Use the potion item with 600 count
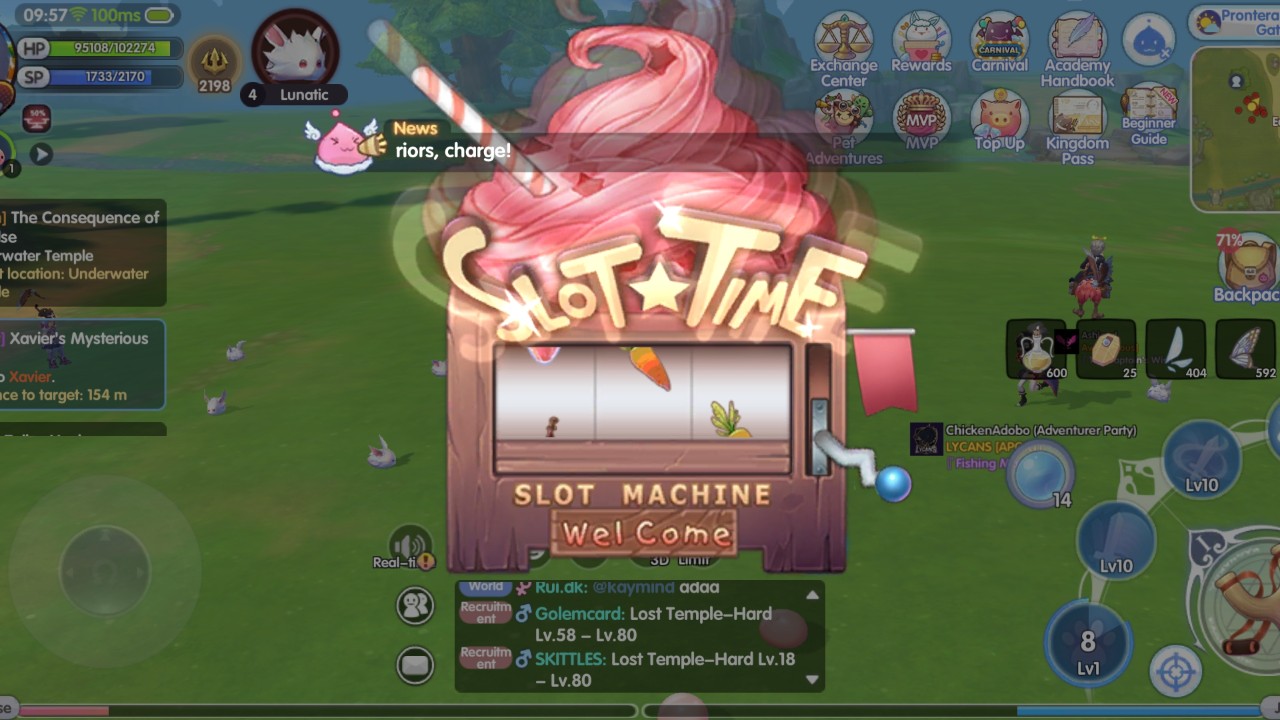1280x720 pixels. pos(1036,350)
